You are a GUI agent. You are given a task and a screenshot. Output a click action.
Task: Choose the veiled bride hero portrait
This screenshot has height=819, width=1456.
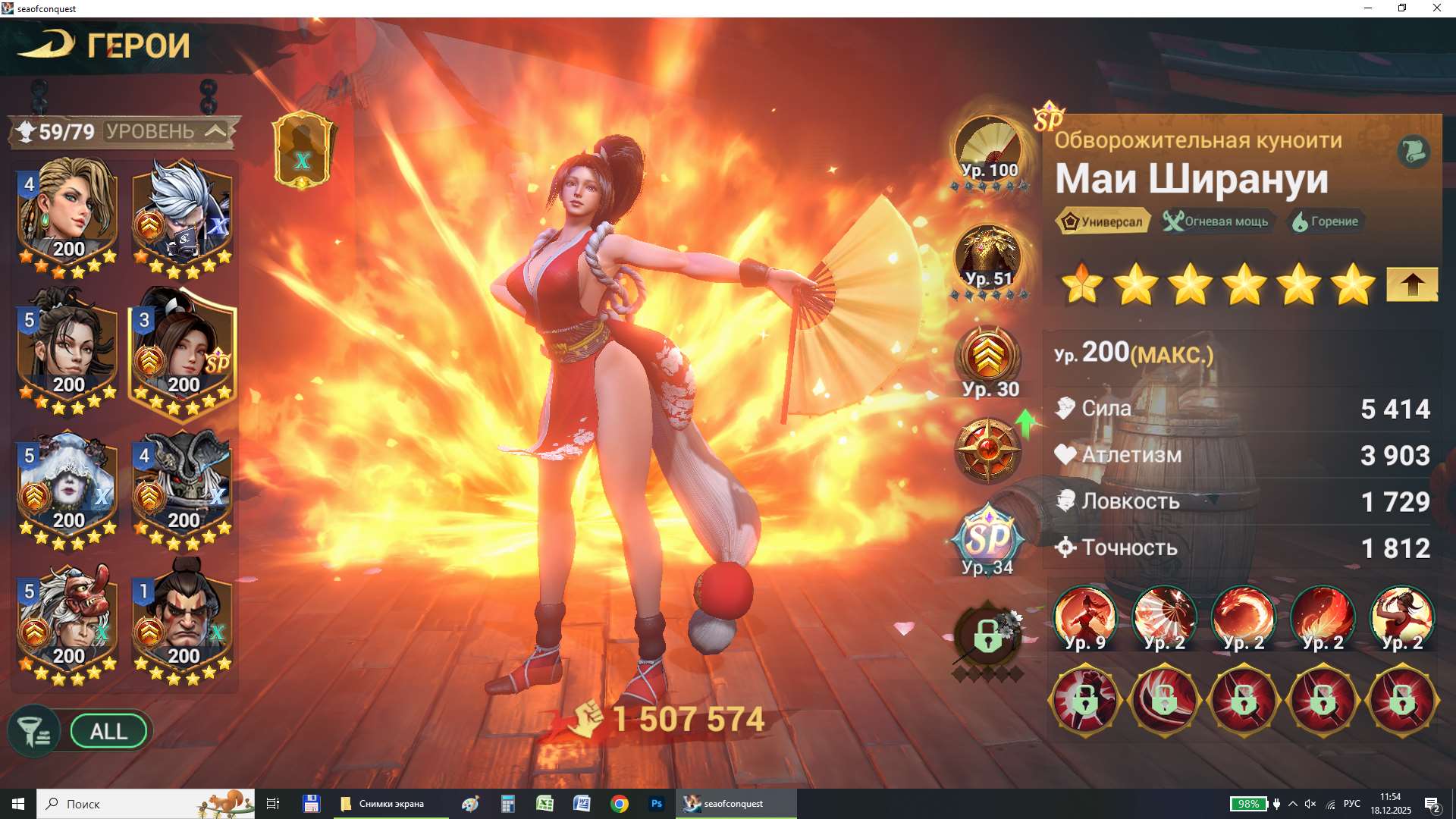click(68, 487)
